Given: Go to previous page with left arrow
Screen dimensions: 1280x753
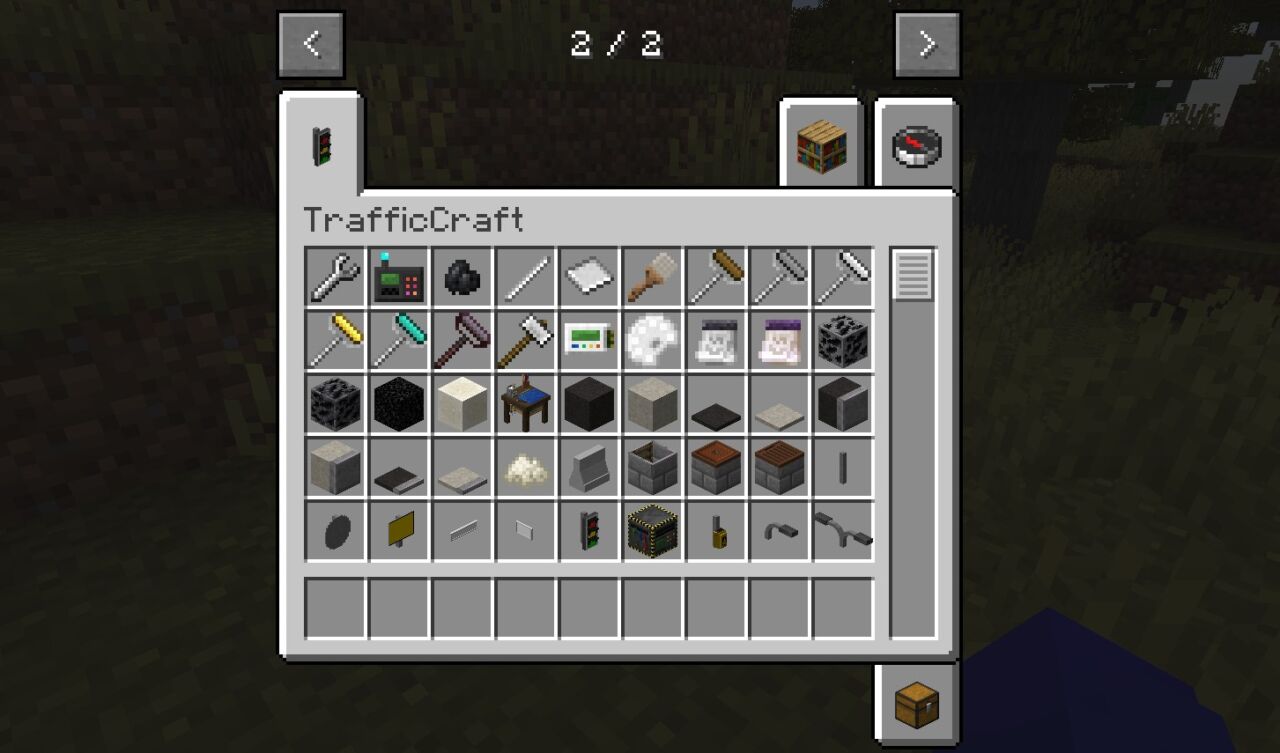Looking at the screenshot, I should pyautogui.click(x=311, y=43).
